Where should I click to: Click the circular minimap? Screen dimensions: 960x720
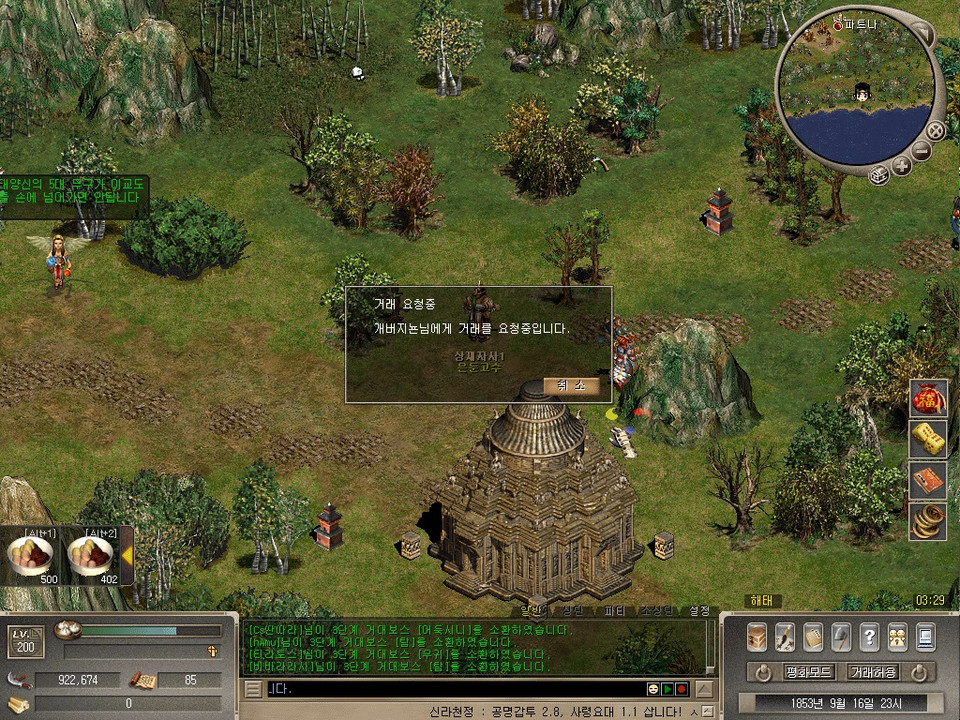point(860,95)
